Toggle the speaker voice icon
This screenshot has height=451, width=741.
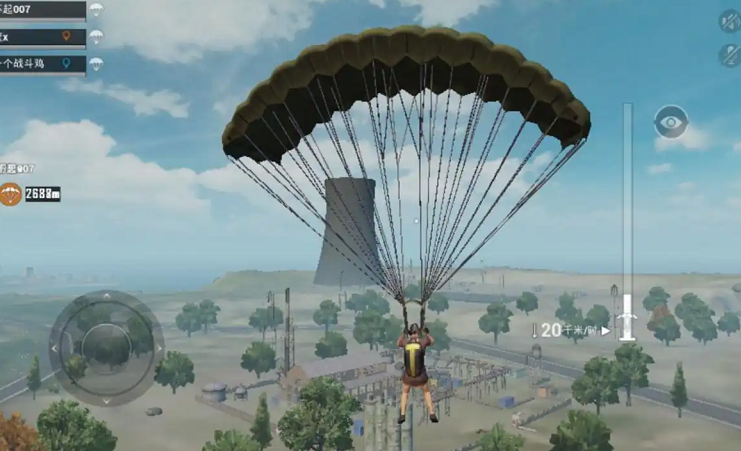point(729,21)
